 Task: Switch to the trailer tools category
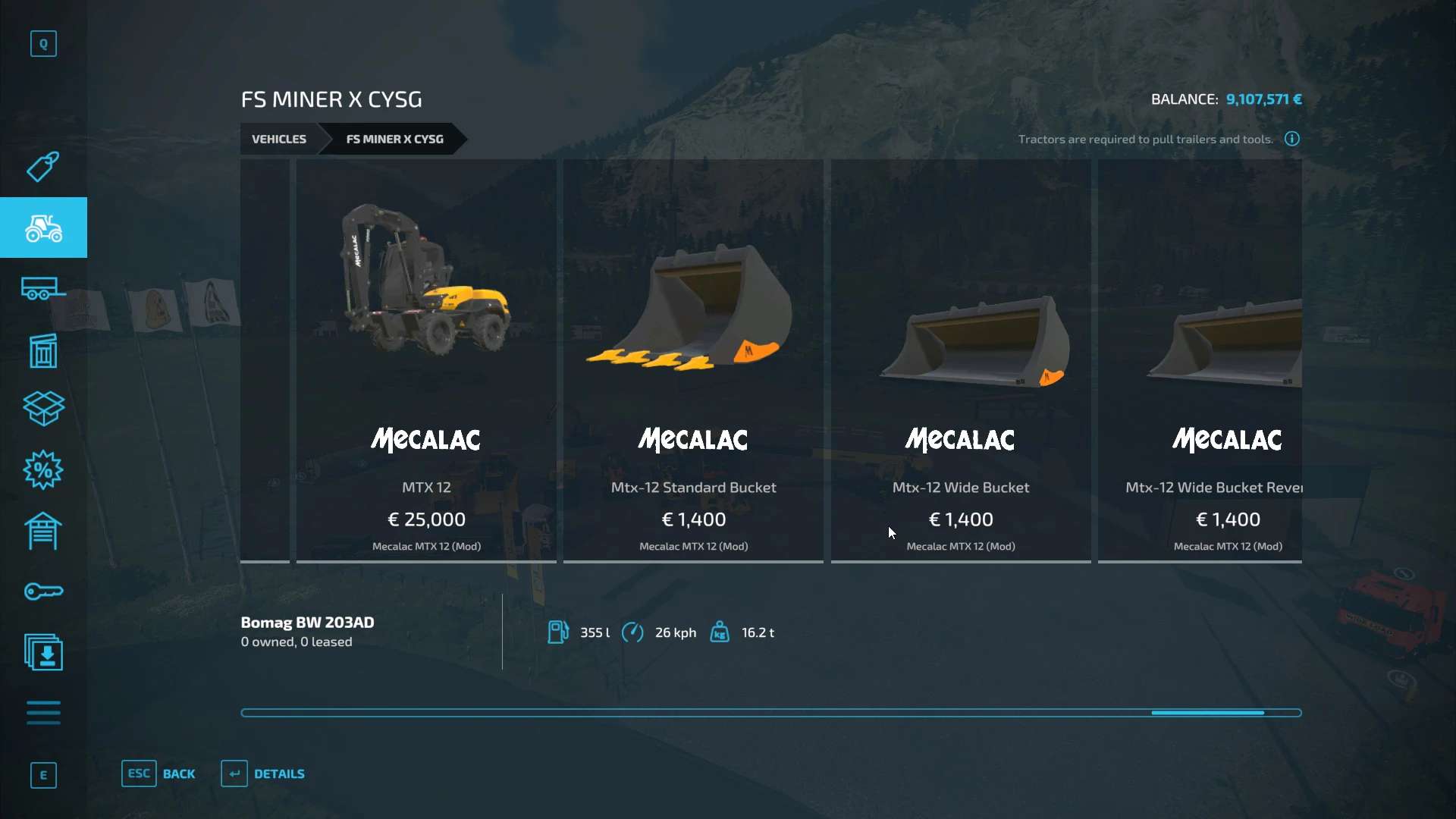pyautogui.click(x=43, y=289)
